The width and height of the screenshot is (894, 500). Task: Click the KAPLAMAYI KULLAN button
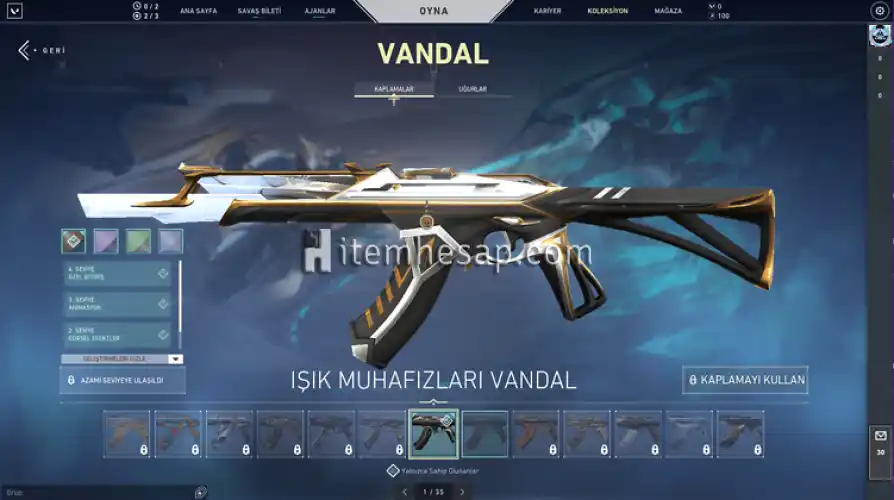[746, 380]
